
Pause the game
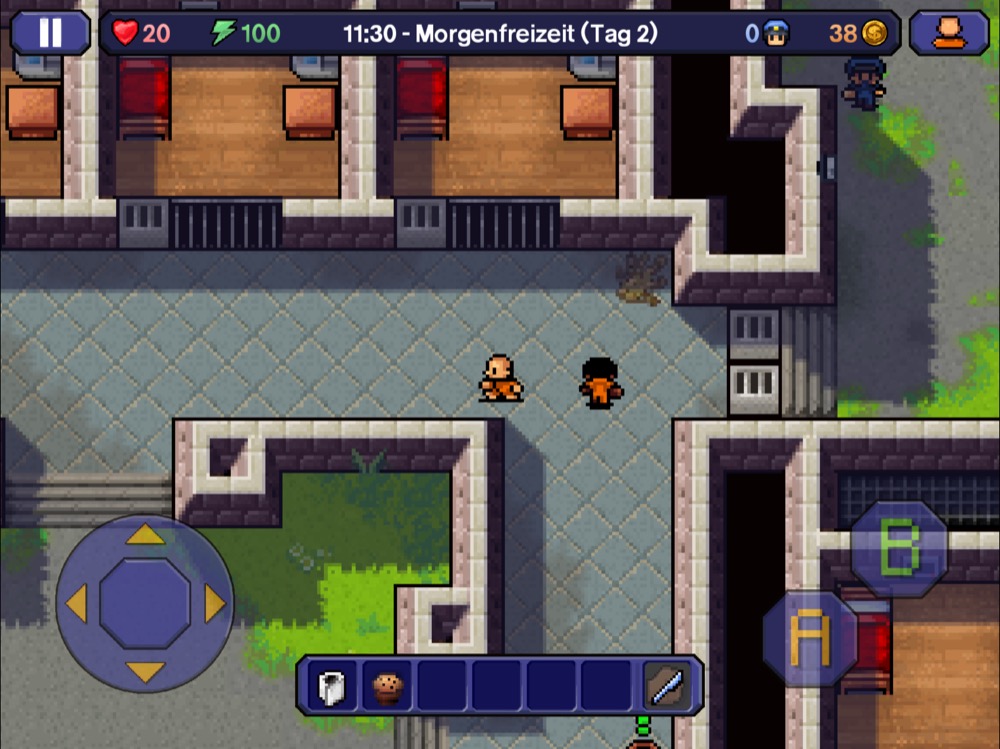50,33
